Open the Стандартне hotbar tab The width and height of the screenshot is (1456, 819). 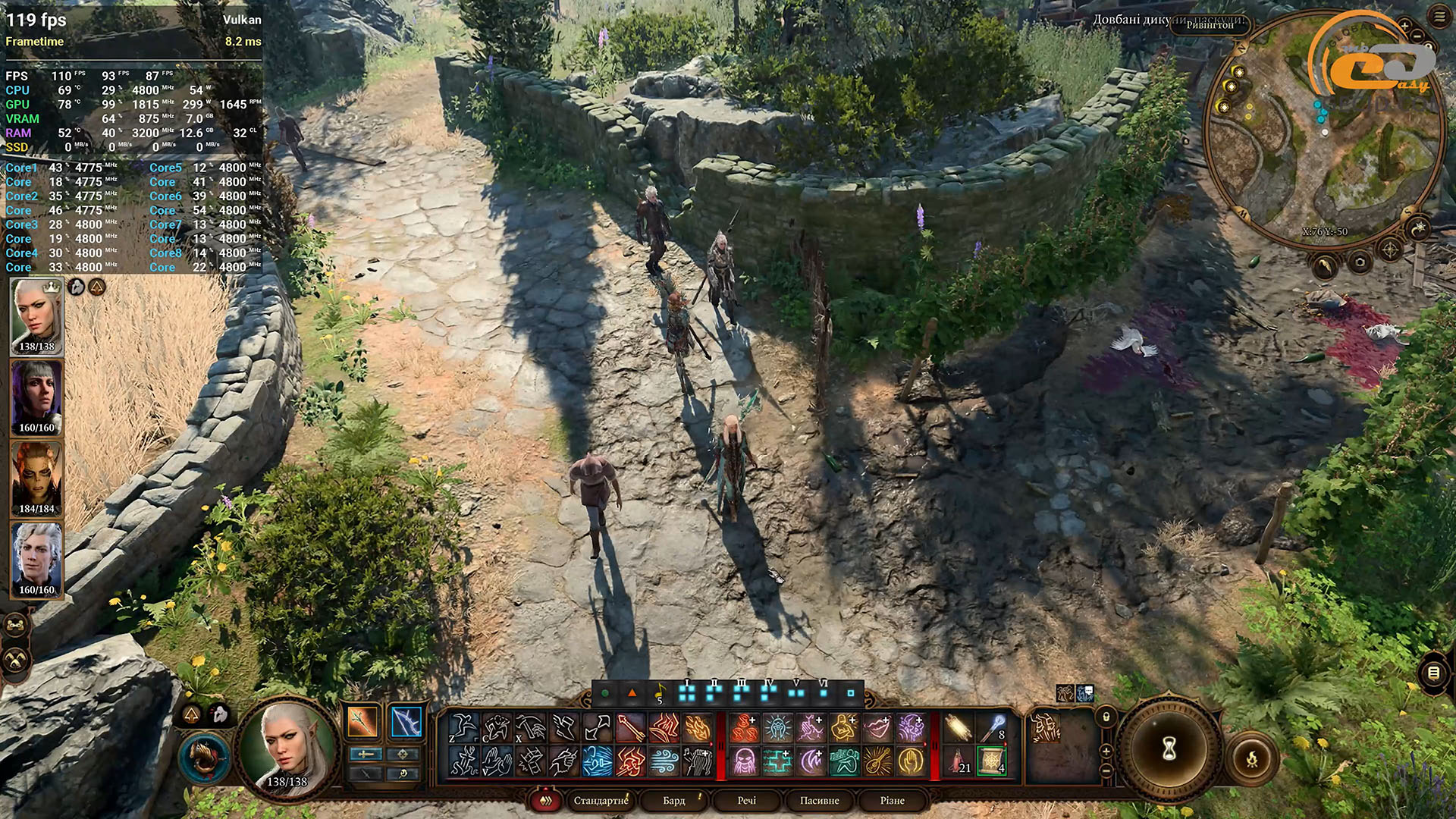point(601,800)
